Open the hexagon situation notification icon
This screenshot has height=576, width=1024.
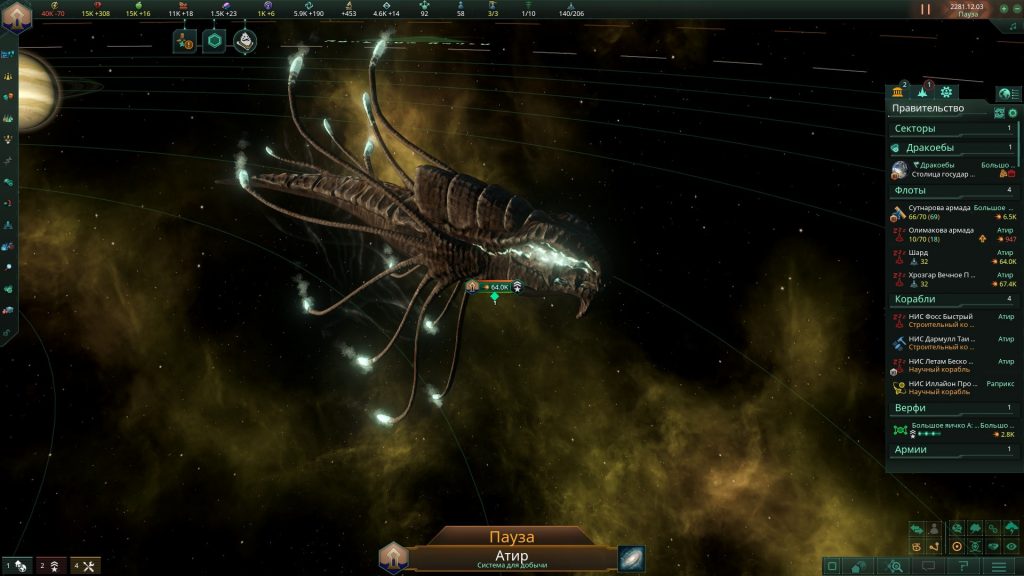[x=214, y=41]
